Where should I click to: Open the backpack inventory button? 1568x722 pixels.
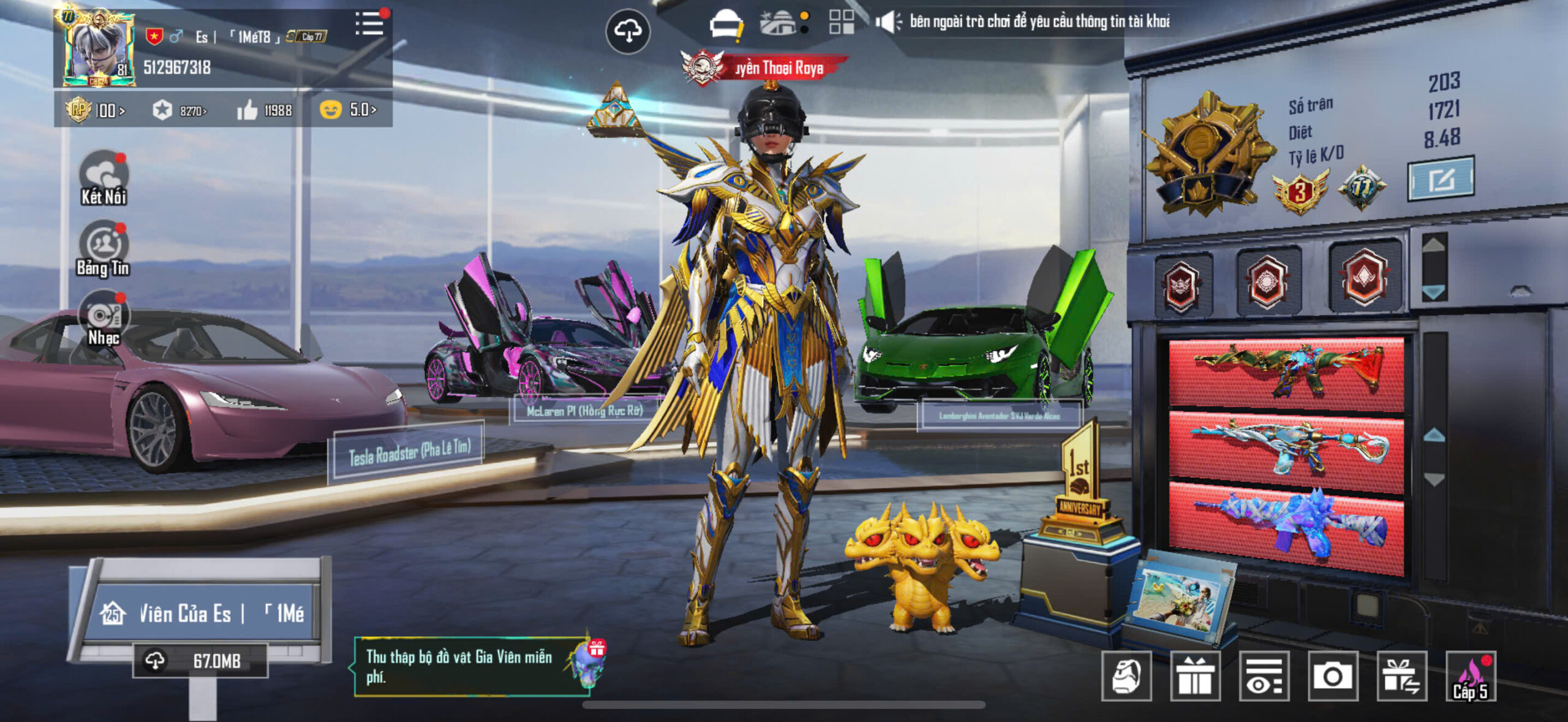pyautogui.click(x=1126, y=676)
